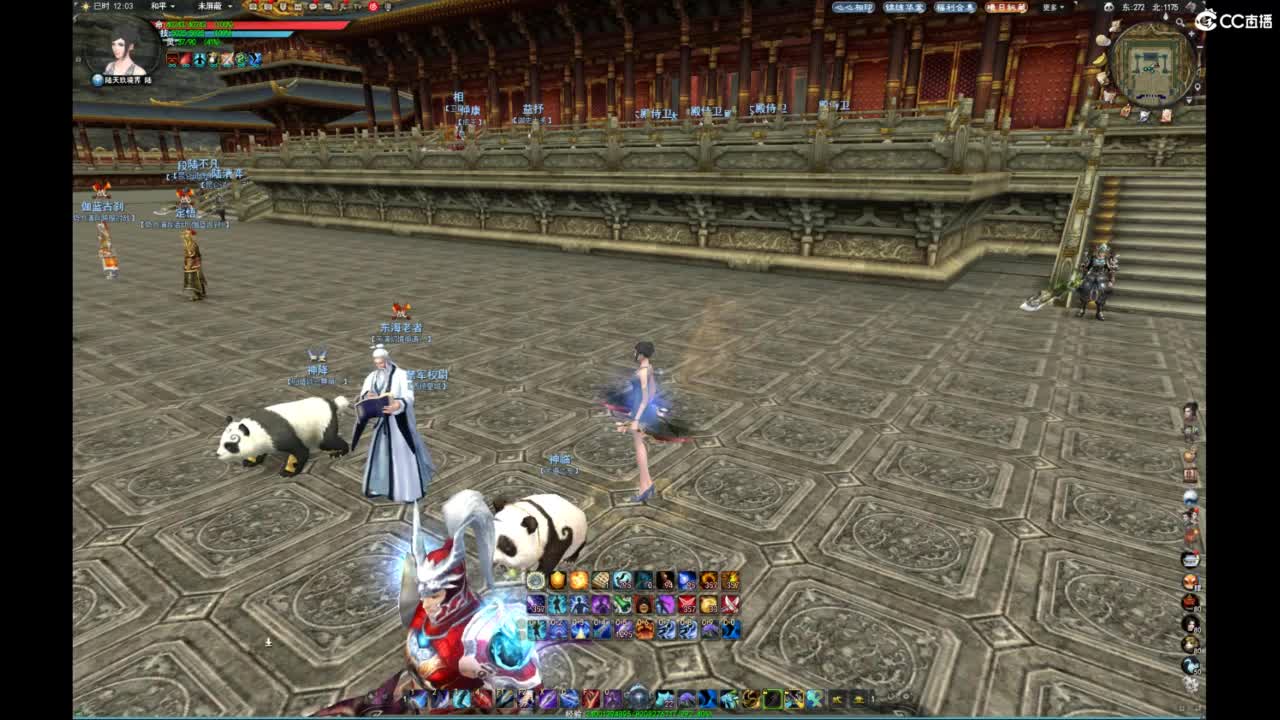1280x720 pixels.
Task: Open the mail icon in the top chat toolbar
Action: 298,8
